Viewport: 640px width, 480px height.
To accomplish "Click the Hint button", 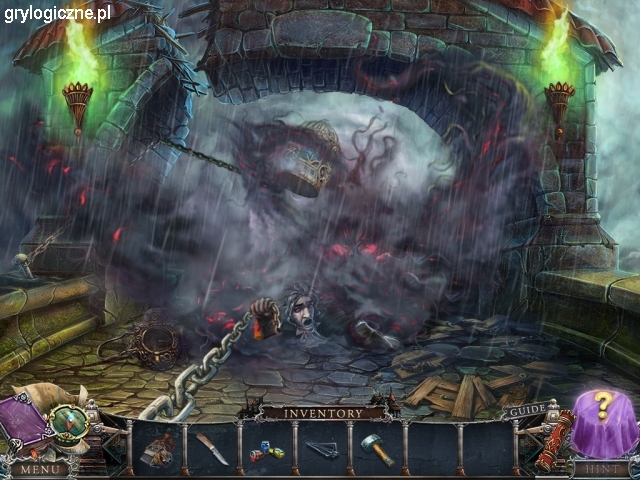I will [600, 468].
